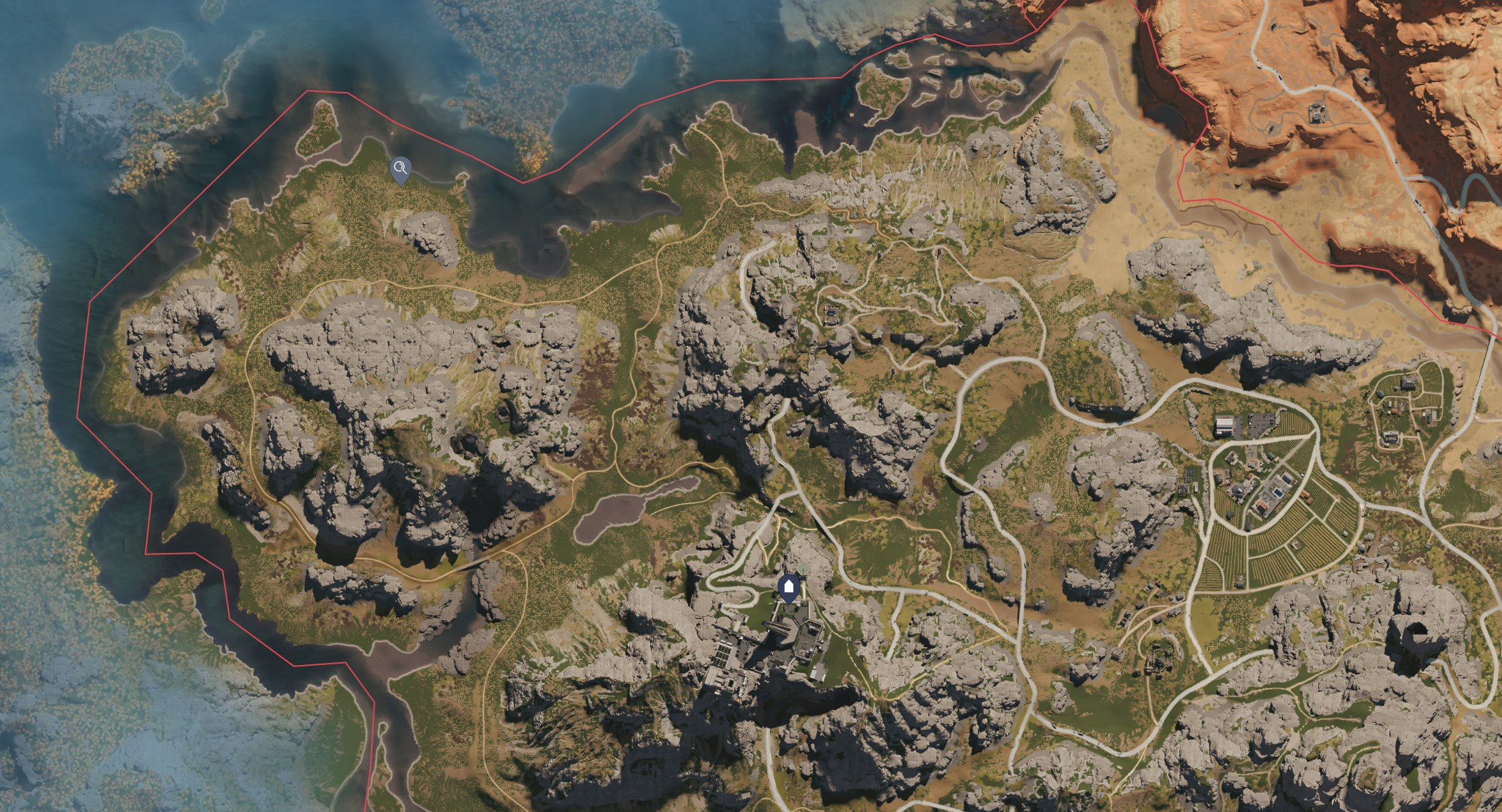
Task: Select the magnifying glass map marker
Action: 401,166
